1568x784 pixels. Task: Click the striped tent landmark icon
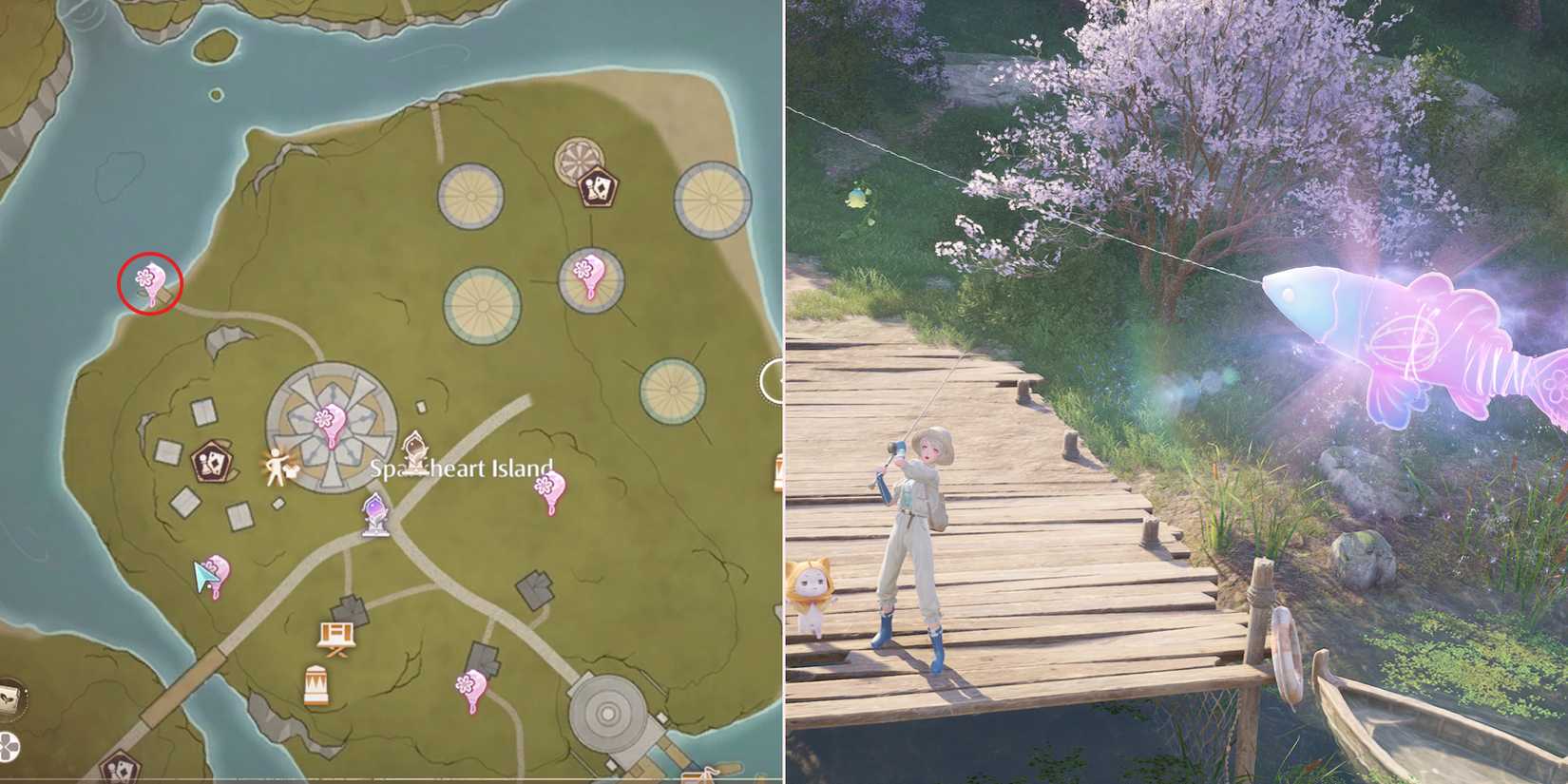pyautogui.click(x=316, y=683)
